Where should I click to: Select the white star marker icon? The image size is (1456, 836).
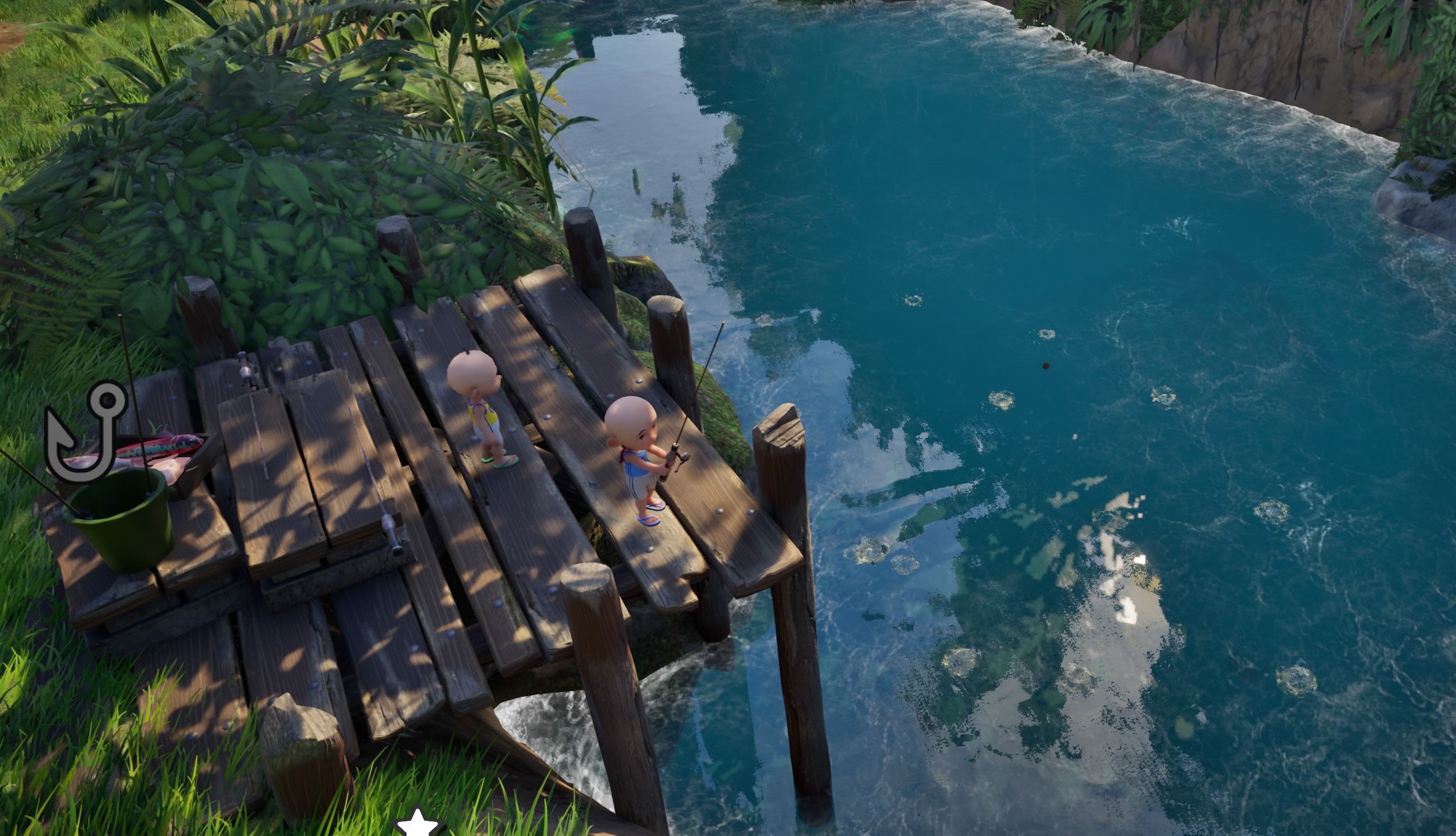pos(418,823)
